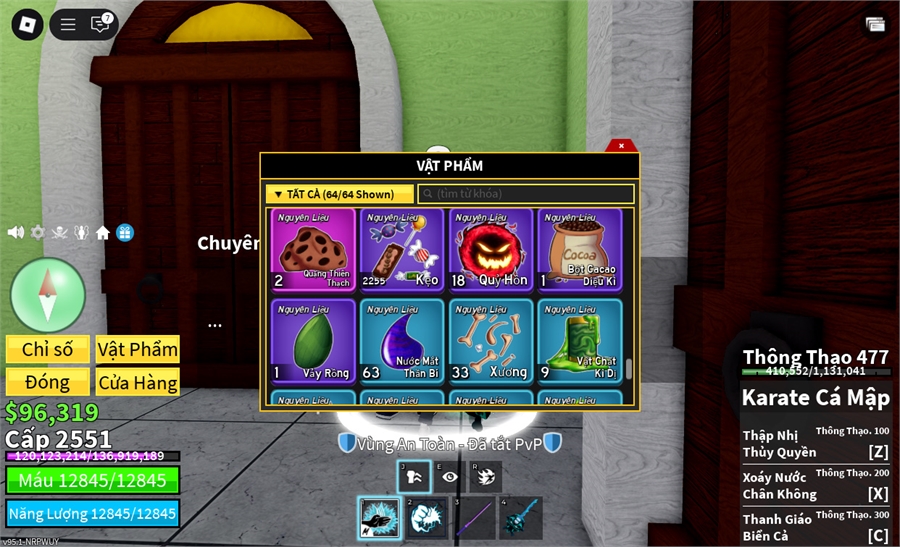Click the inventory keyword search field
This screenshot has width=900, height=547.
(x=526, y=194)
